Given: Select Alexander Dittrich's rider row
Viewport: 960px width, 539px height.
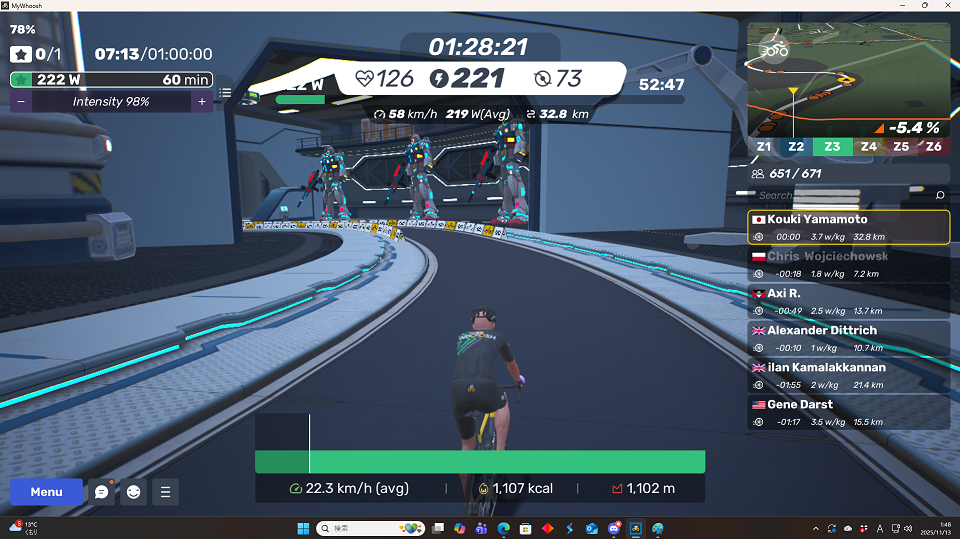Looking at the screenshot, I should click(848, 338).
